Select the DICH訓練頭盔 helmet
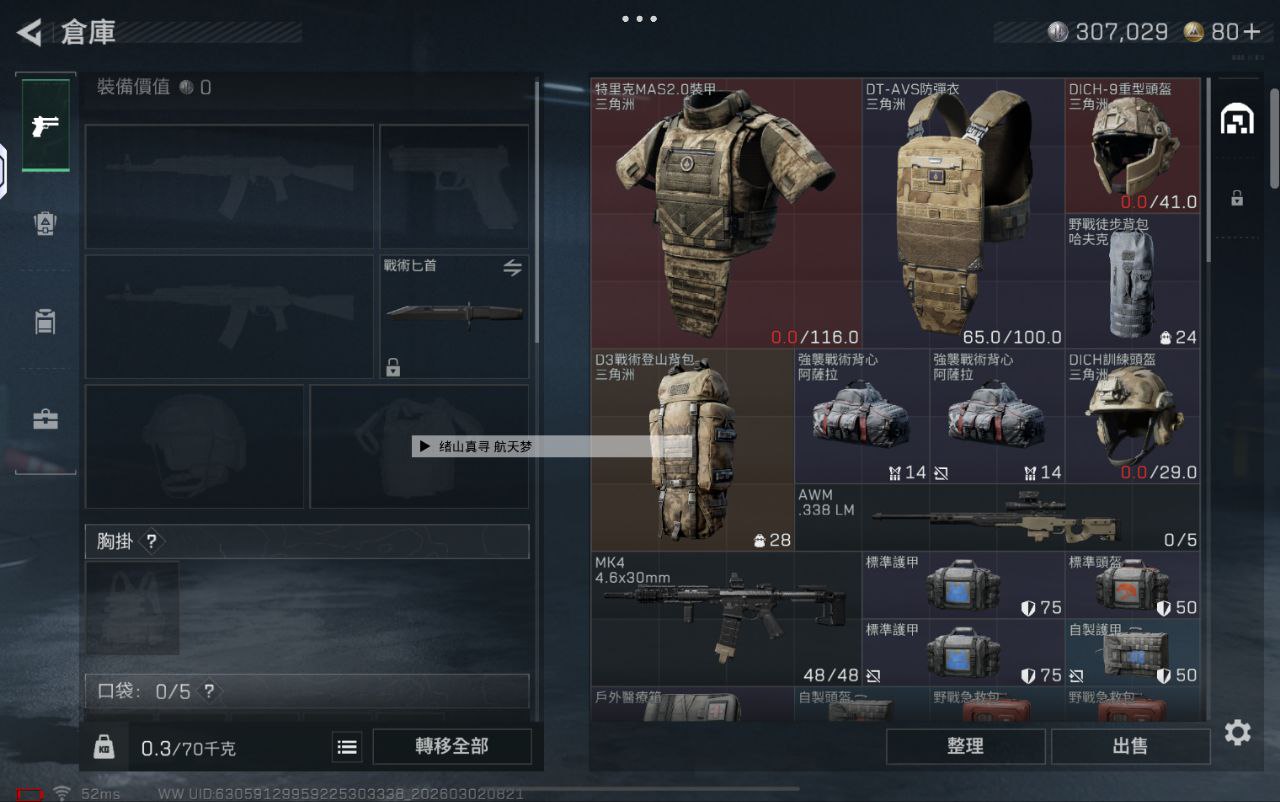Image resolution: width=1280 pixels, height=802 pixels. [x=1132, y=416]
